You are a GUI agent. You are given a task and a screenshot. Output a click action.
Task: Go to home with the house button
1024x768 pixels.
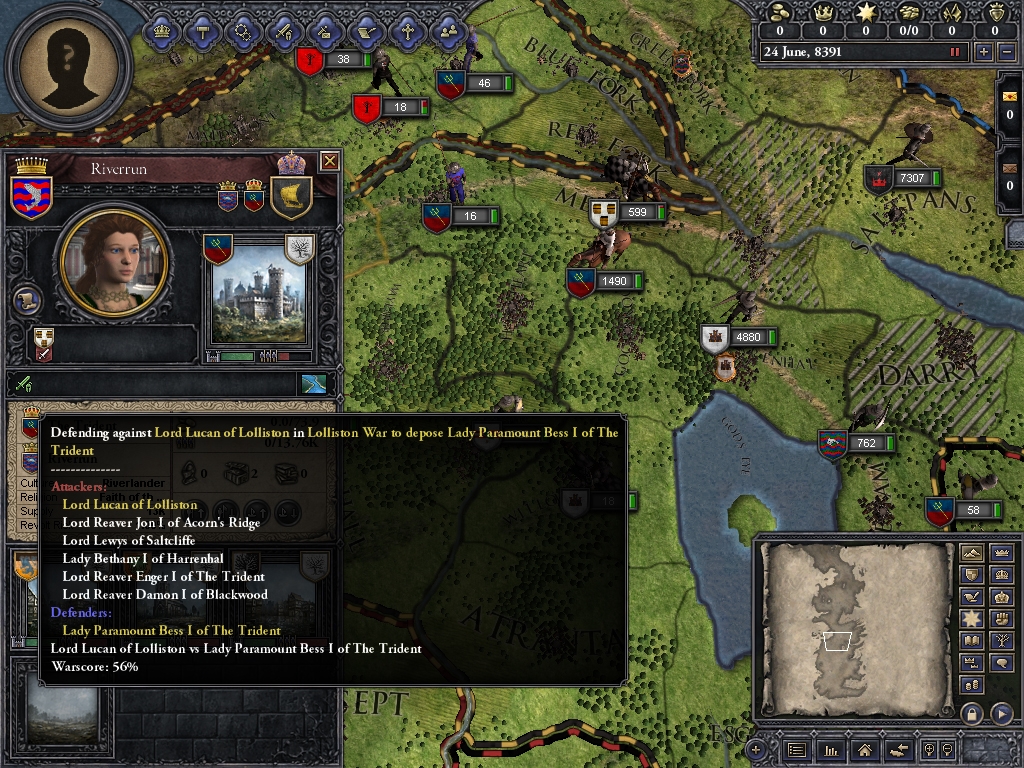[x=866, y=749]
